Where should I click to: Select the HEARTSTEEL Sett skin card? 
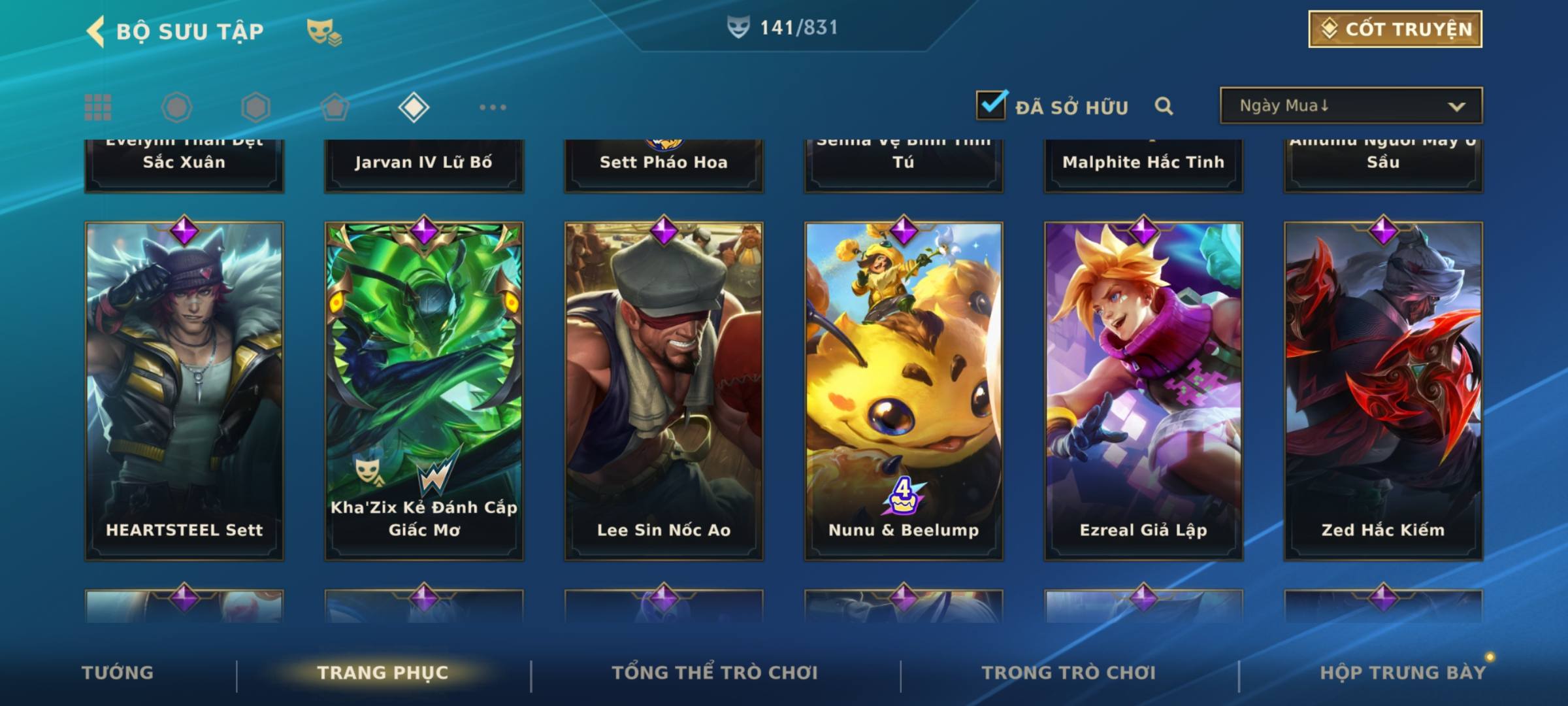pyautogui.click(x=184, y=391)
